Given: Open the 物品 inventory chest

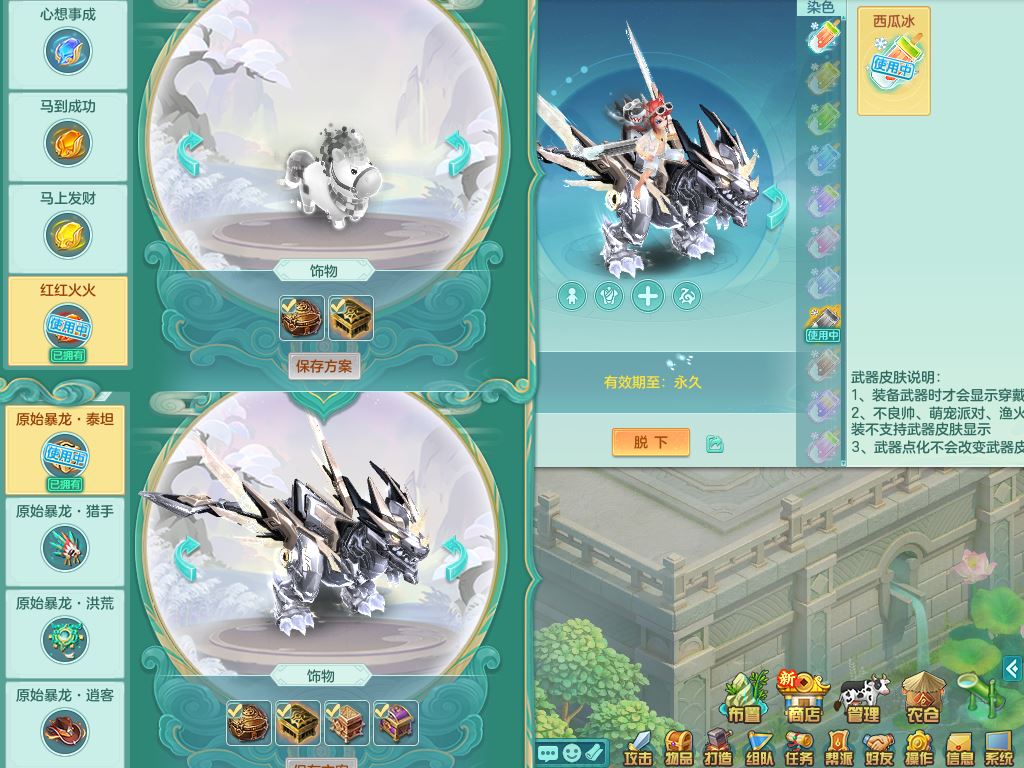Looking at the screenshot, I should (678, 748).
